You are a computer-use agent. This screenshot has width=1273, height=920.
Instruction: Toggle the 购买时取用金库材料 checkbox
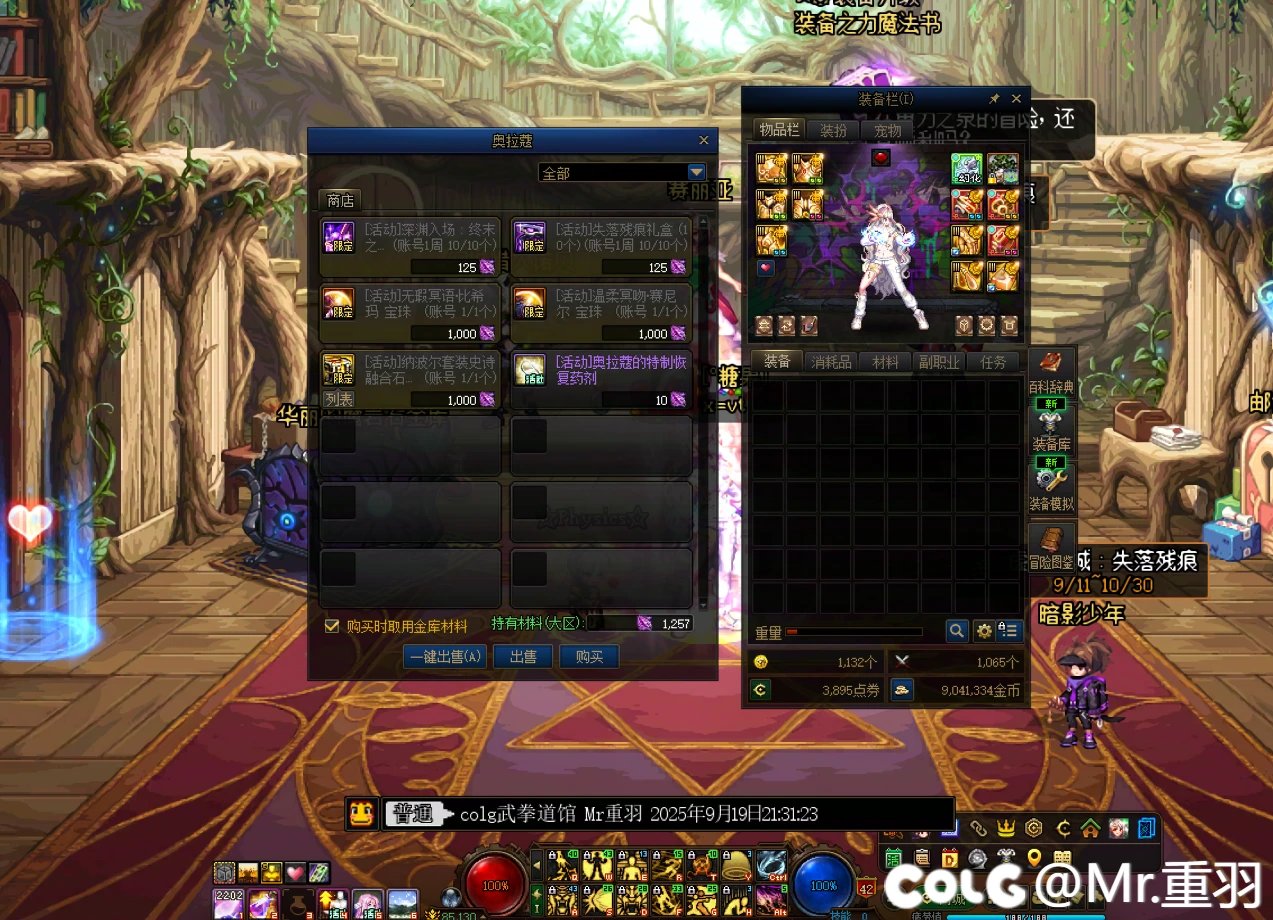coord(332,626)
